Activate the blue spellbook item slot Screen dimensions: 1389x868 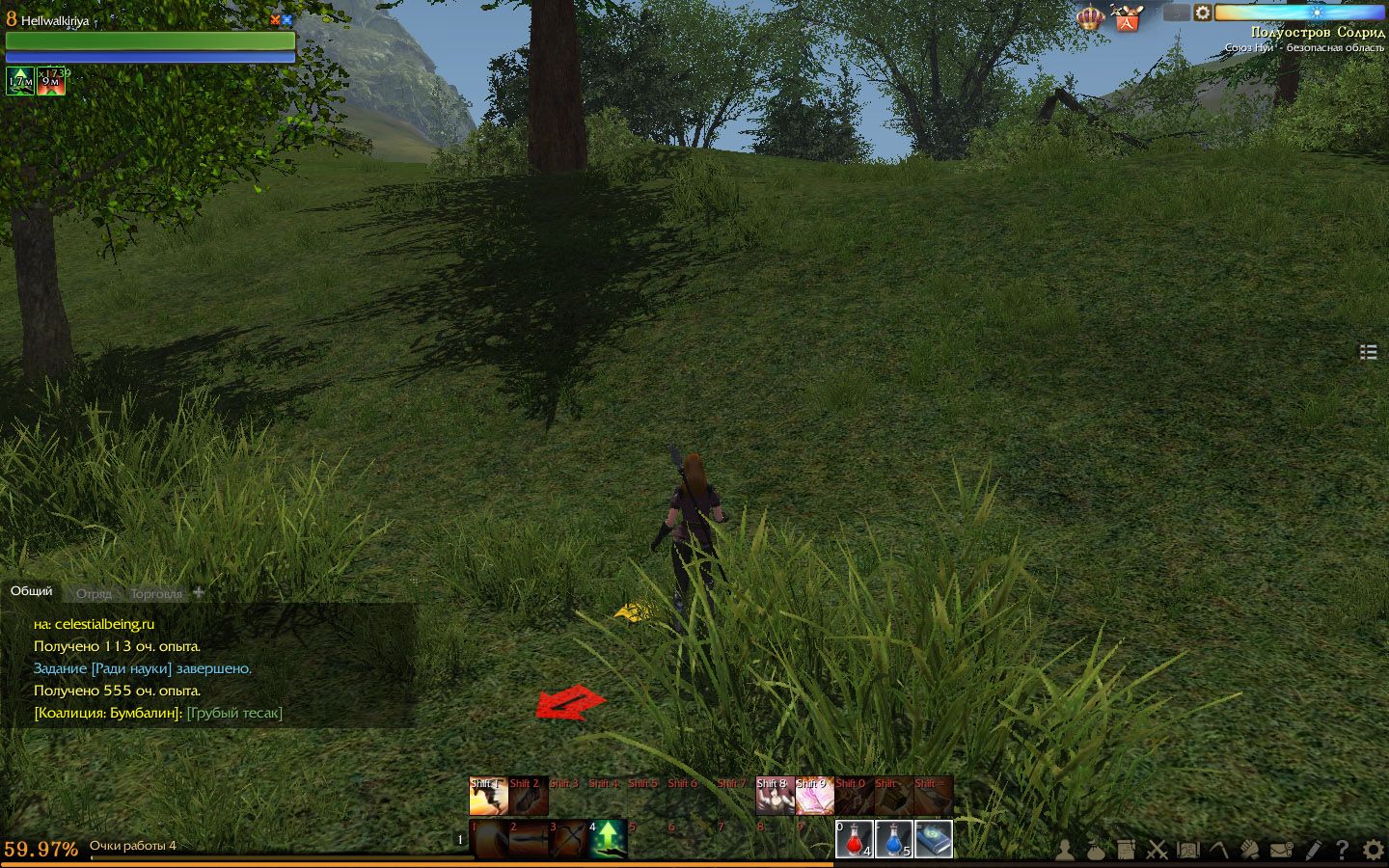coord(933,839)
